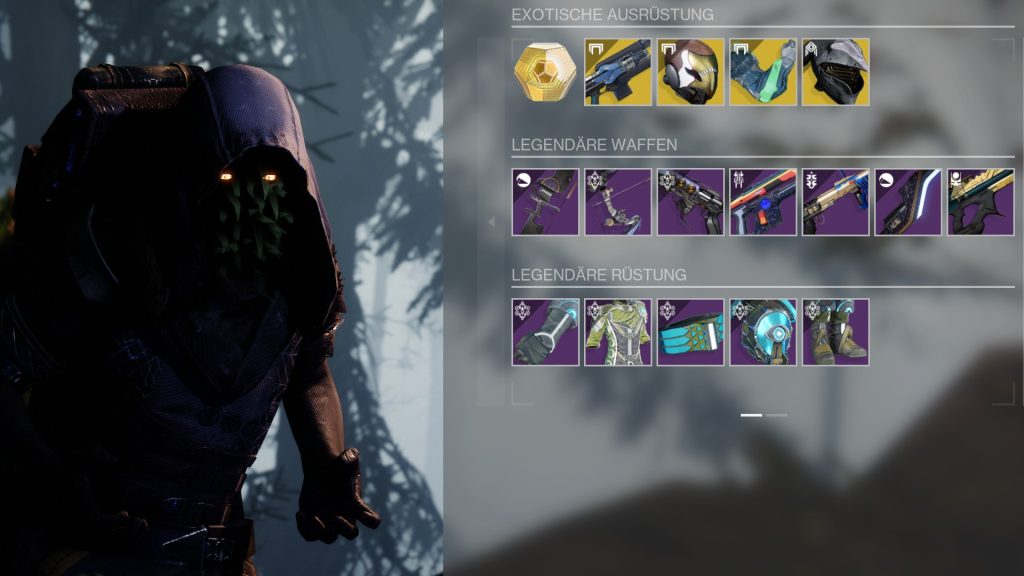Choose the legendary gauntlets armor piece
This screenshot has width=1024, height=576.
point(545,332)
